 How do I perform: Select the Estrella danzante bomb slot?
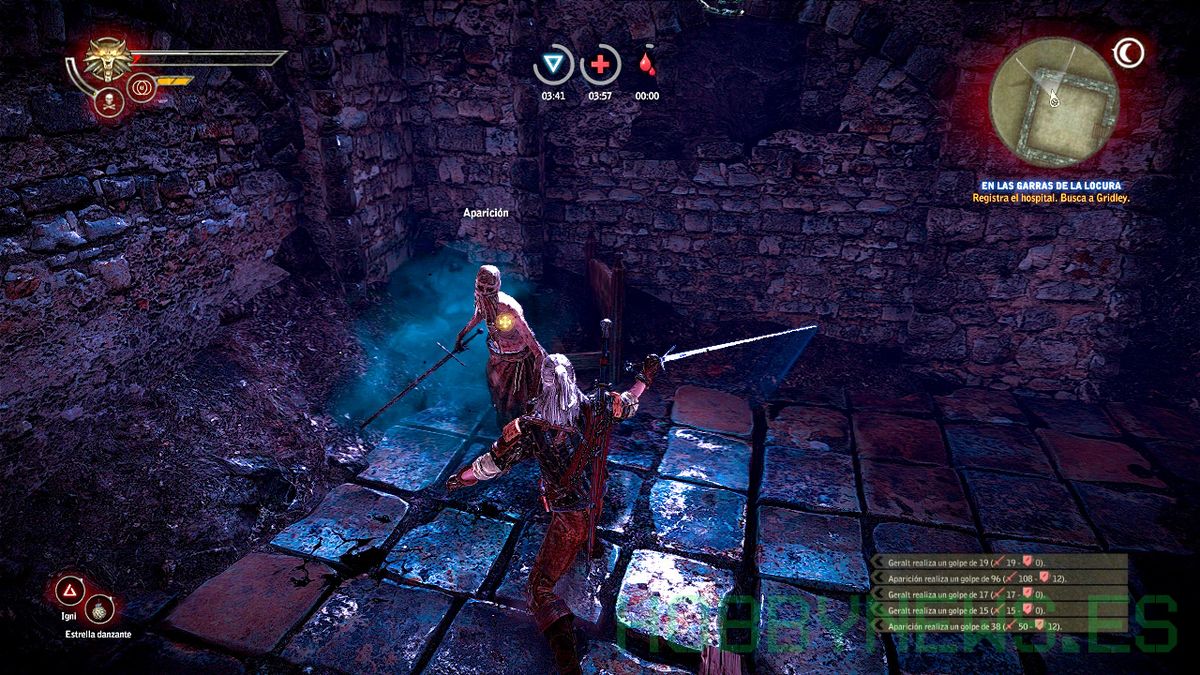coord(100,608)
